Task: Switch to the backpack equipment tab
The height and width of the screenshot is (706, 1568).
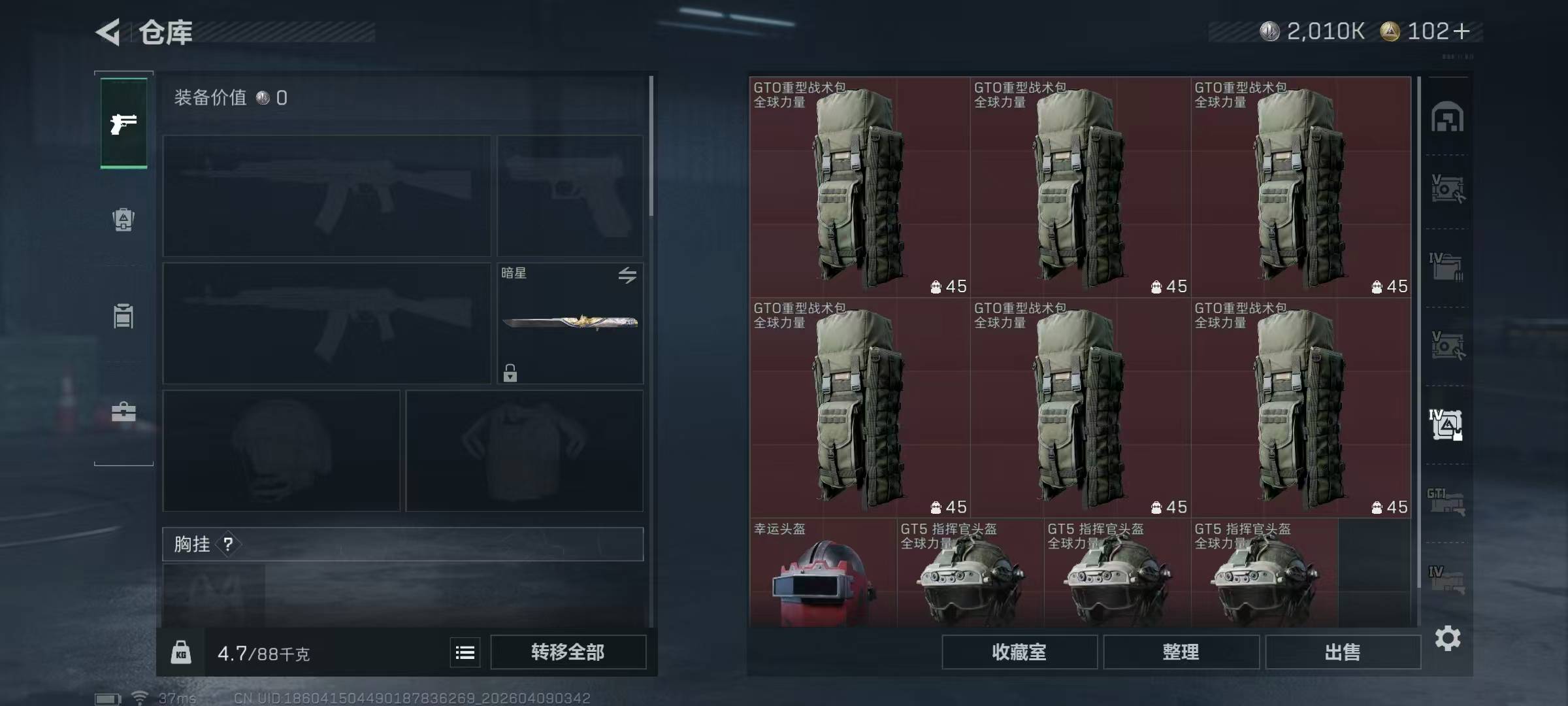Action: point(123,220)
